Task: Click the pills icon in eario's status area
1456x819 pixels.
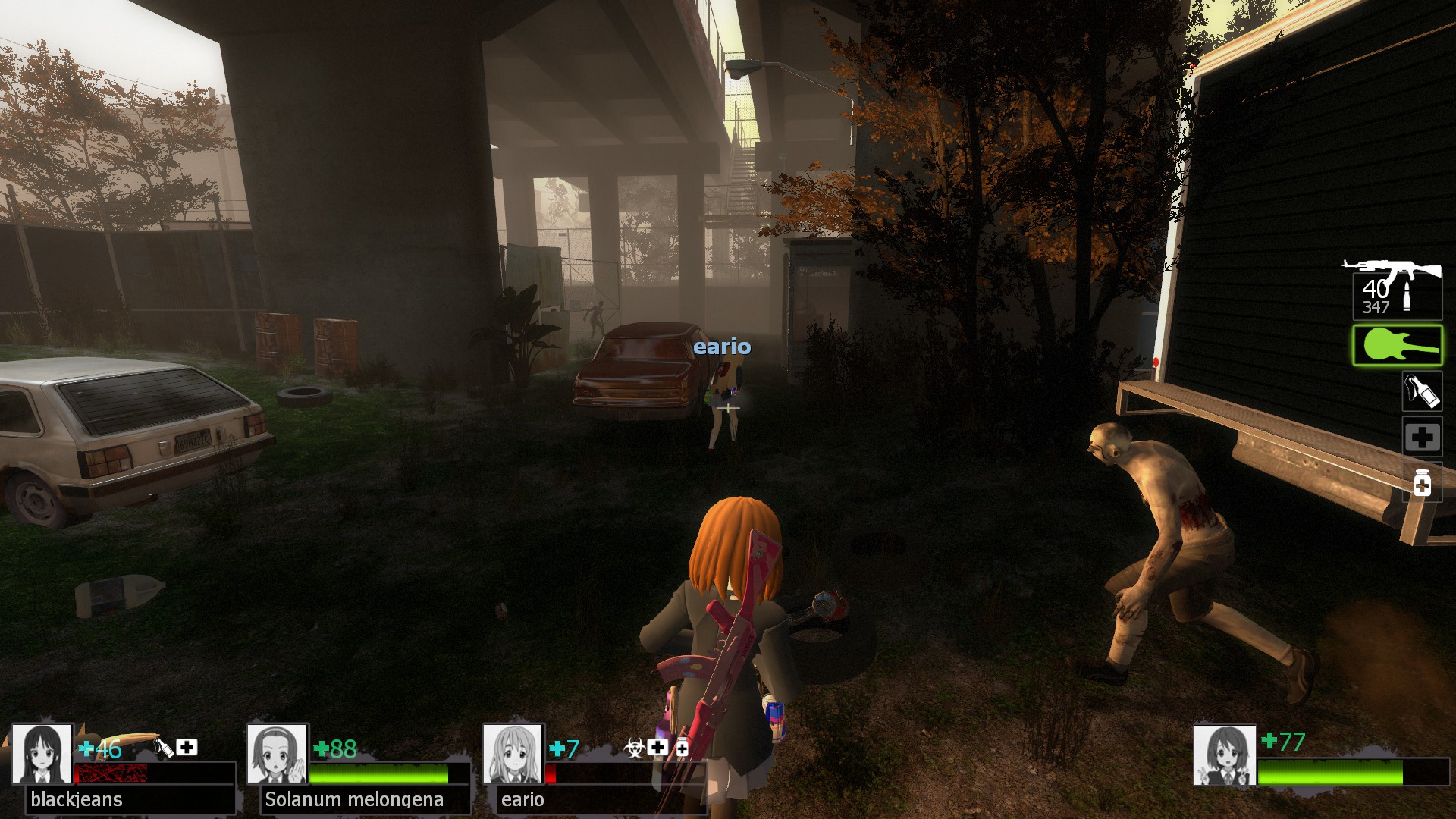Action: 682,748
